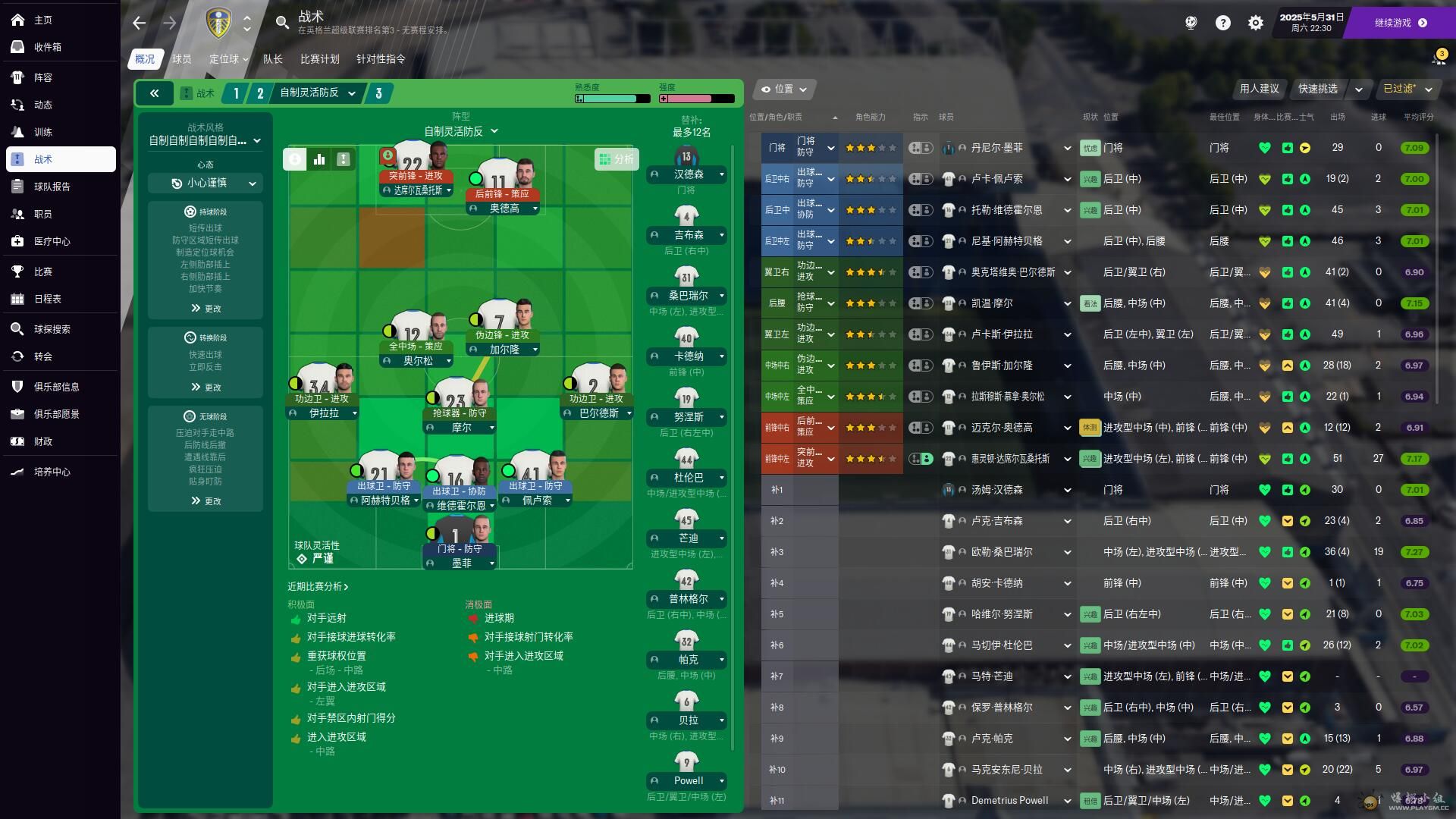Screen dimensions: 1456x819
Task: Go to the 训练 training page
Action: tap(42, 132)
